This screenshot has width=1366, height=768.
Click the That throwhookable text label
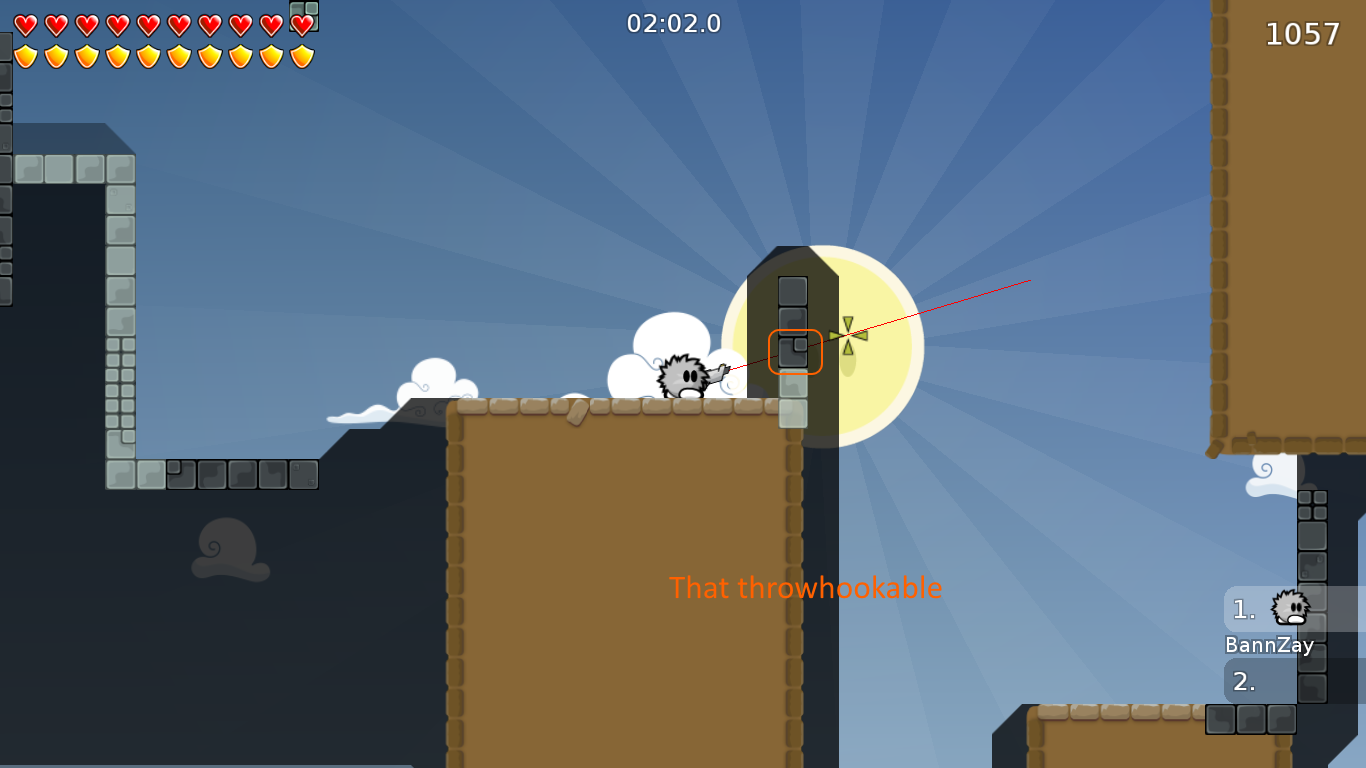click(805, 589)
